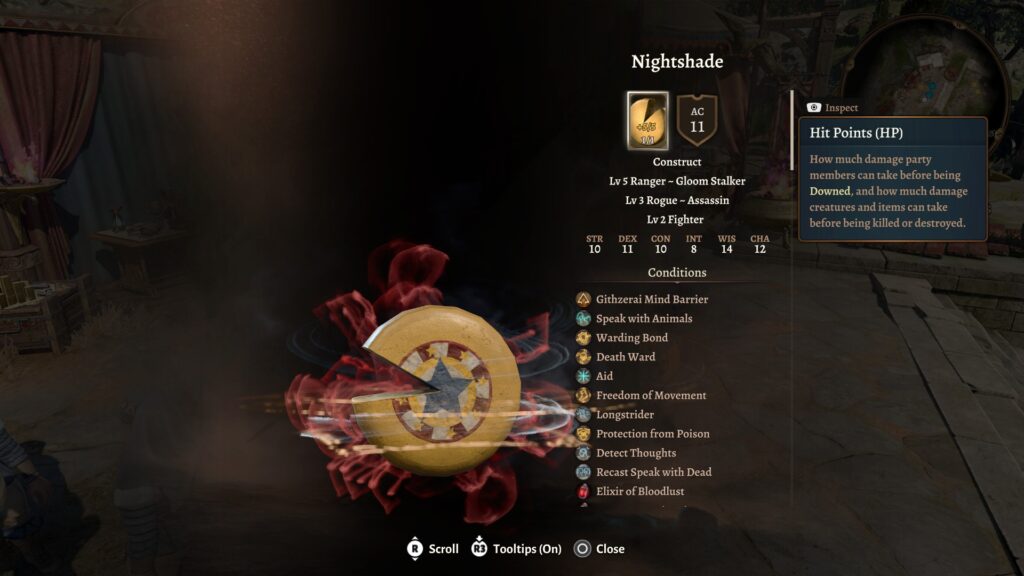The image size is (1024, 576).
Task: Select the Freedom of Movement condition
Action: (650, 395)
